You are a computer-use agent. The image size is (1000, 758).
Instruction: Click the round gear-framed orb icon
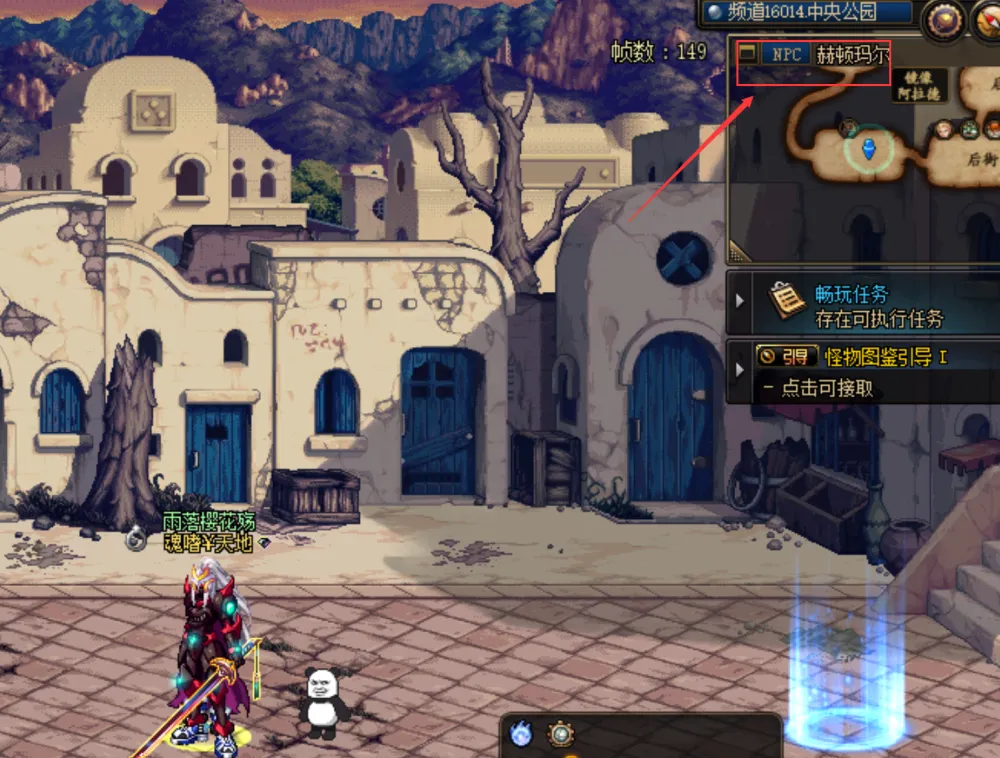coord(561,735)
